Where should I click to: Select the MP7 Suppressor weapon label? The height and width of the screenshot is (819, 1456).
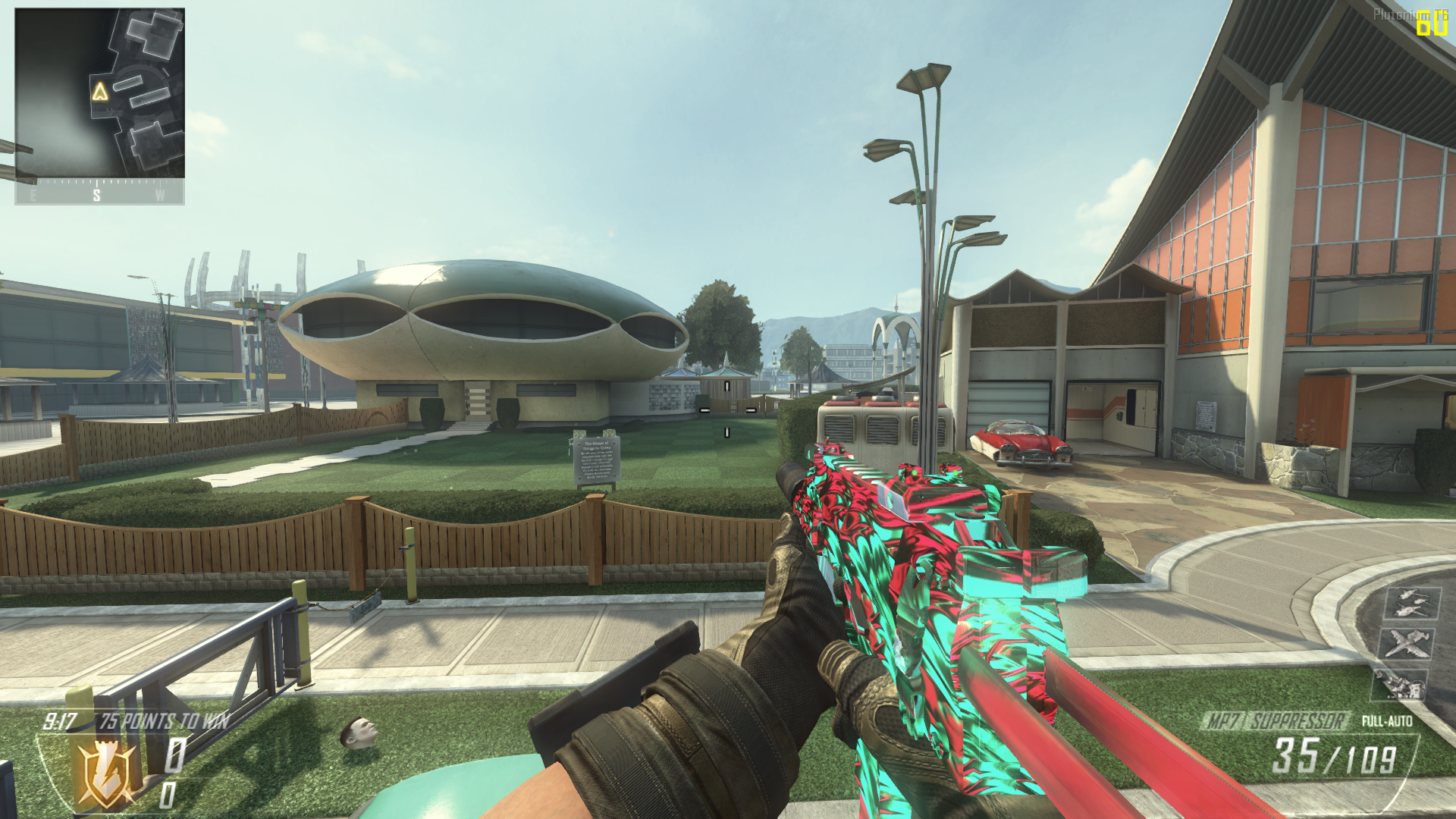click(x=1276, y=720)
